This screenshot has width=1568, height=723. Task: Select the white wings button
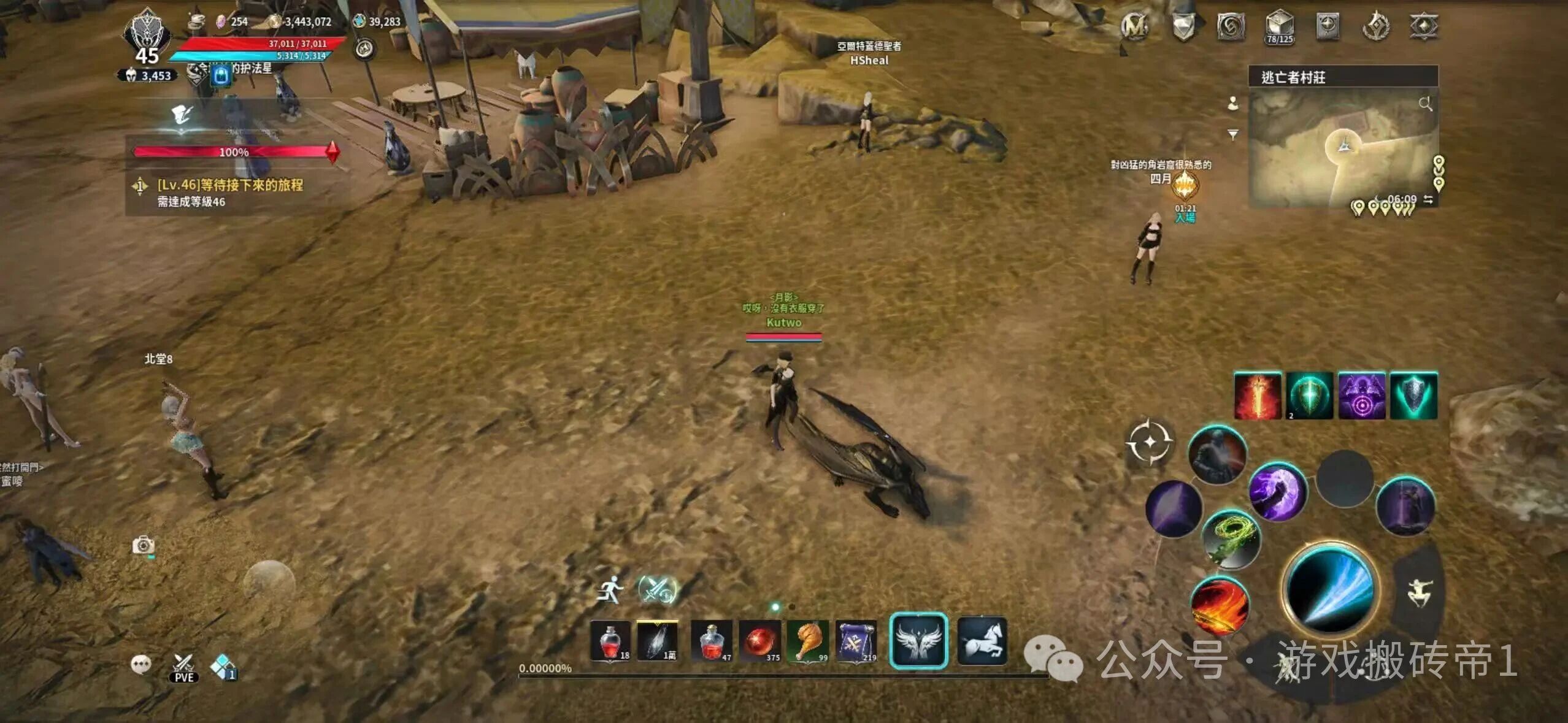click(918, 640)
